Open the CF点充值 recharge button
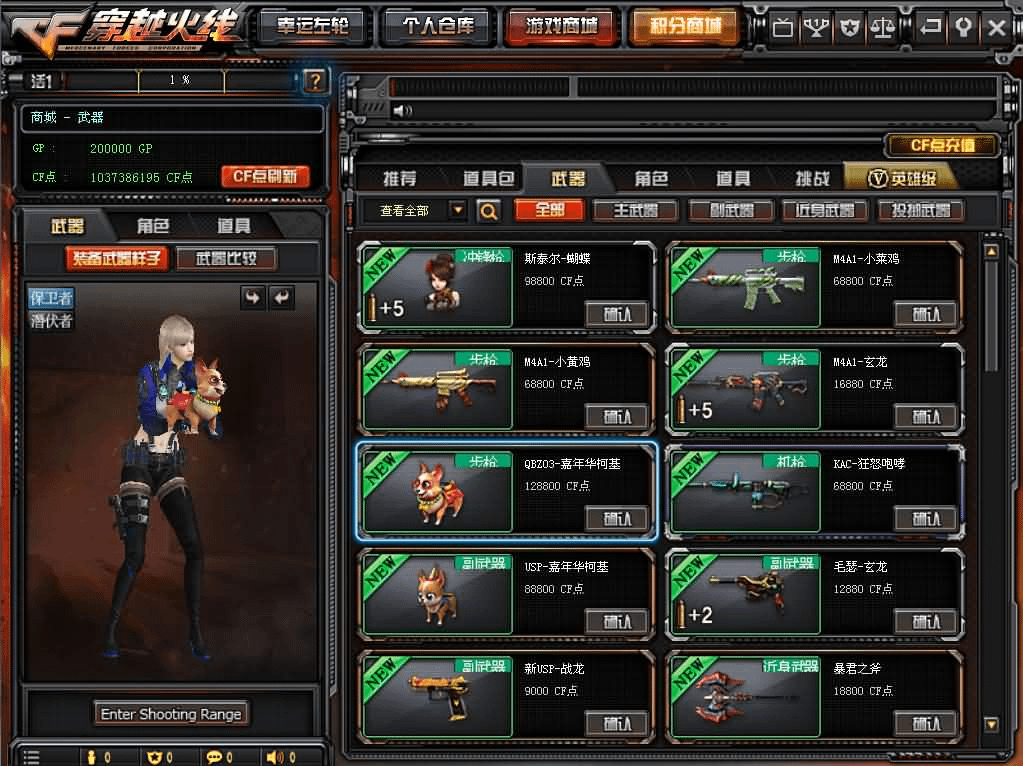 pyautogui.click(x=942, y=146)
